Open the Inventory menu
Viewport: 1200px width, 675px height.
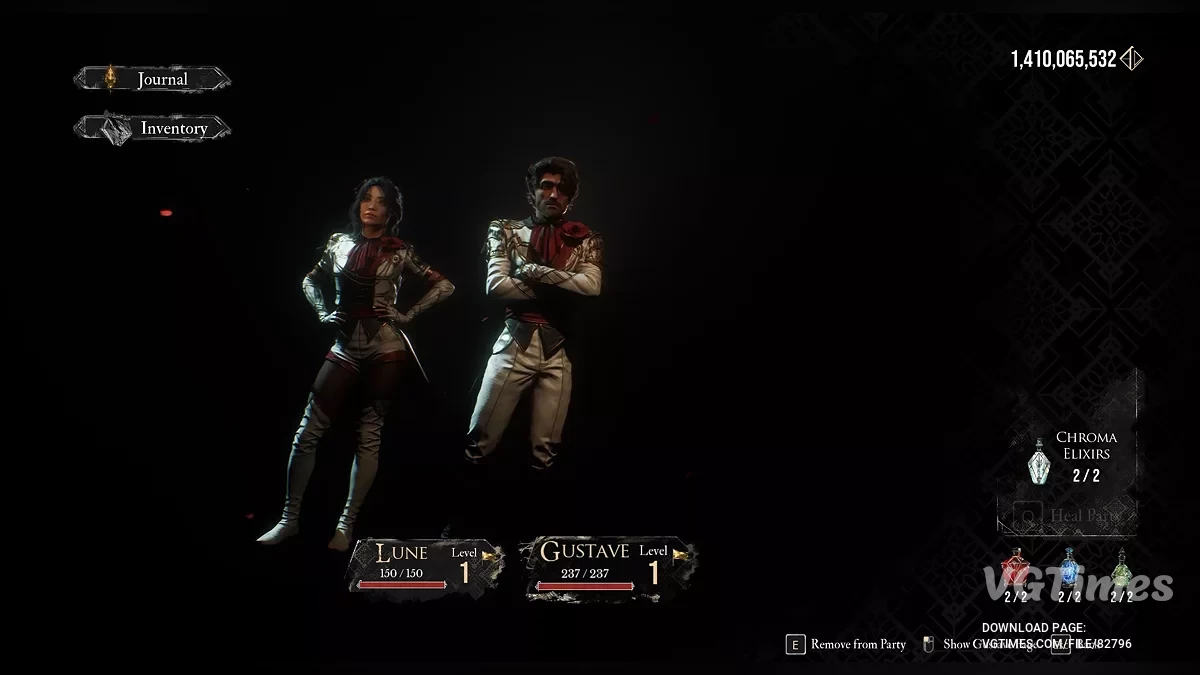[153, 128]
